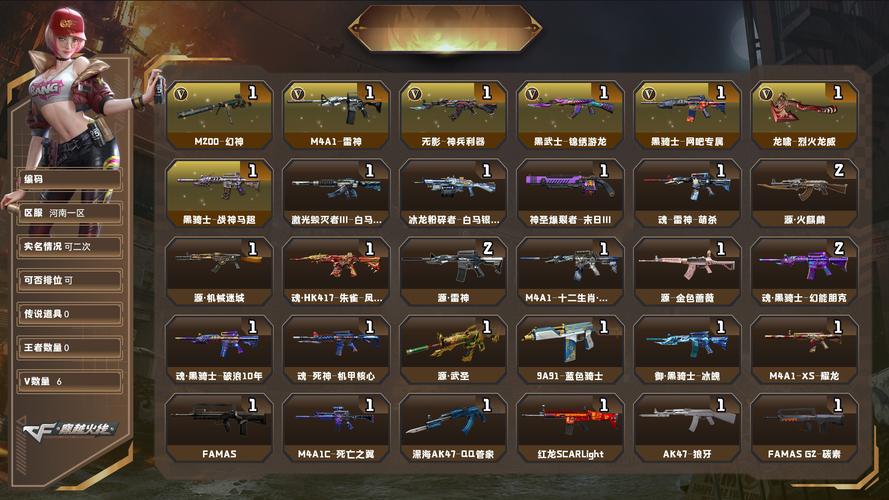This screenshot has width=889, height=500.
Task: Select the M4A1C-死亡之翼 weapon slot
Action: [x=336, y=424]
